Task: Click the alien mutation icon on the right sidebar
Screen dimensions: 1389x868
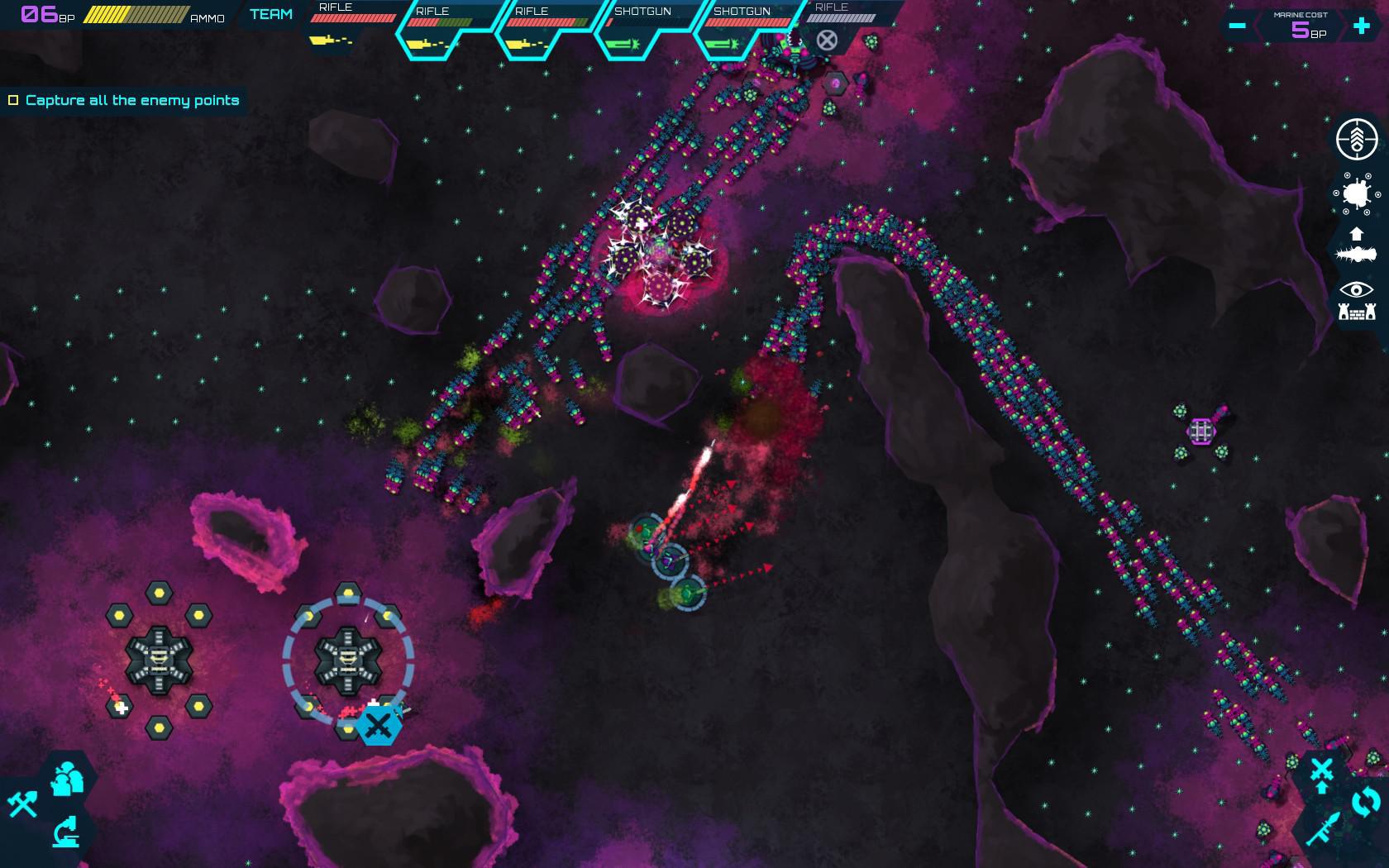Action: pyautogui.click(x=1356, y=193)
